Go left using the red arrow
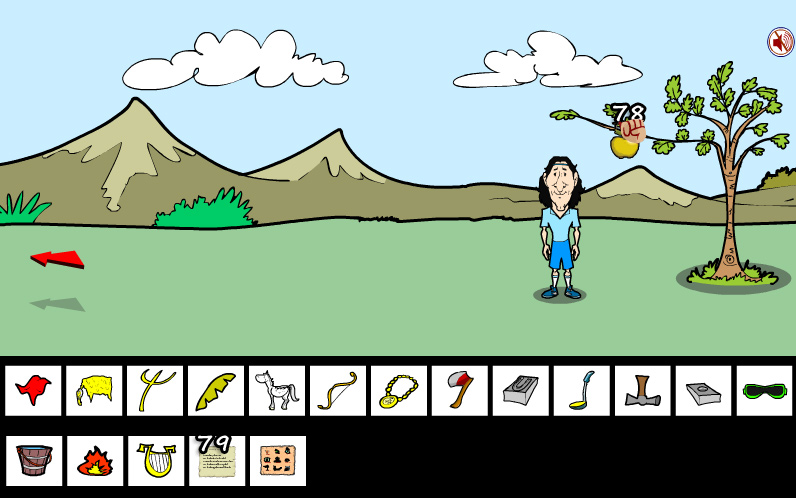This screenshot has width=796, height=498. pos(57,258)
